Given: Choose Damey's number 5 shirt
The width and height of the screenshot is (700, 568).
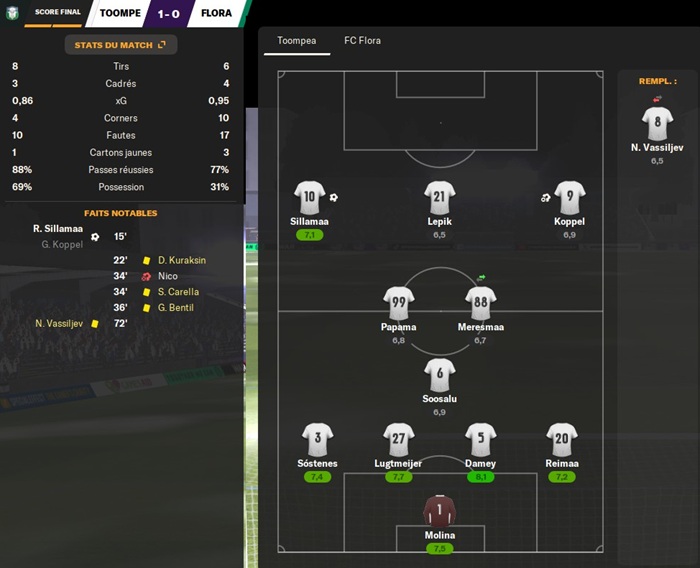Looking at the screenshot, I should coord(480,439).
